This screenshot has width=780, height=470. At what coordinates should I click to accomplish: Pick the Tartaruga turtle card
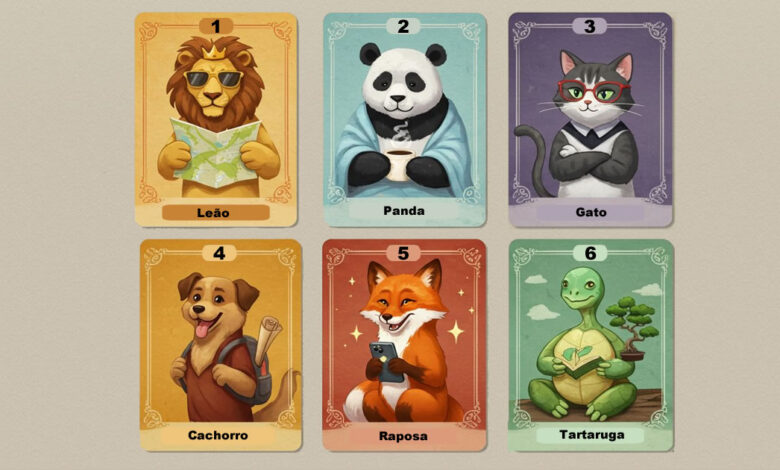tap(589, 345)
